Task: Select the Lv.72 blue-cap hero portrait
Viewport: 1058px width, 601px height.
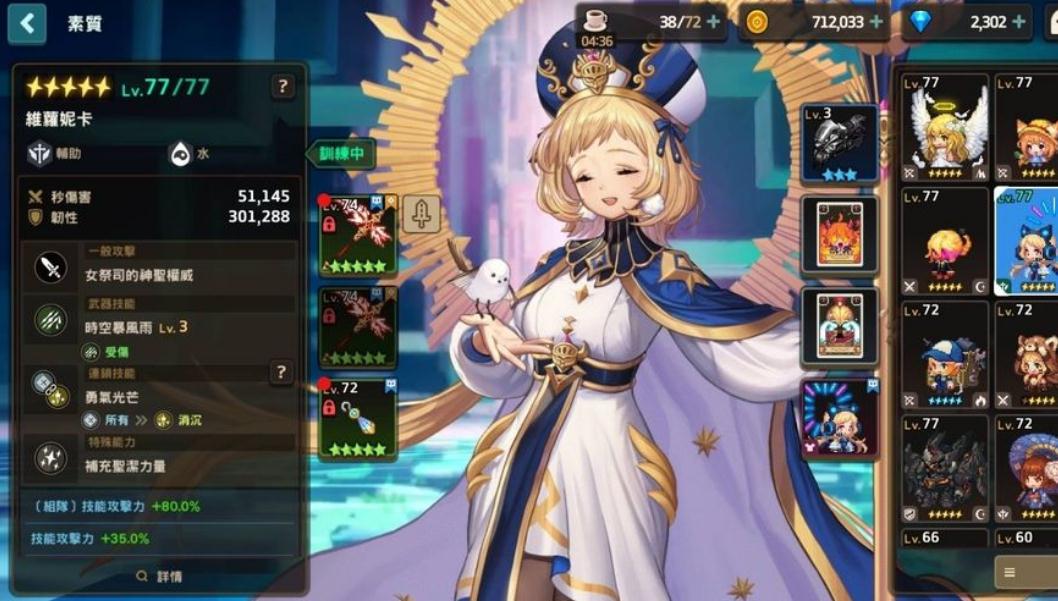Action: pos(945,354)
